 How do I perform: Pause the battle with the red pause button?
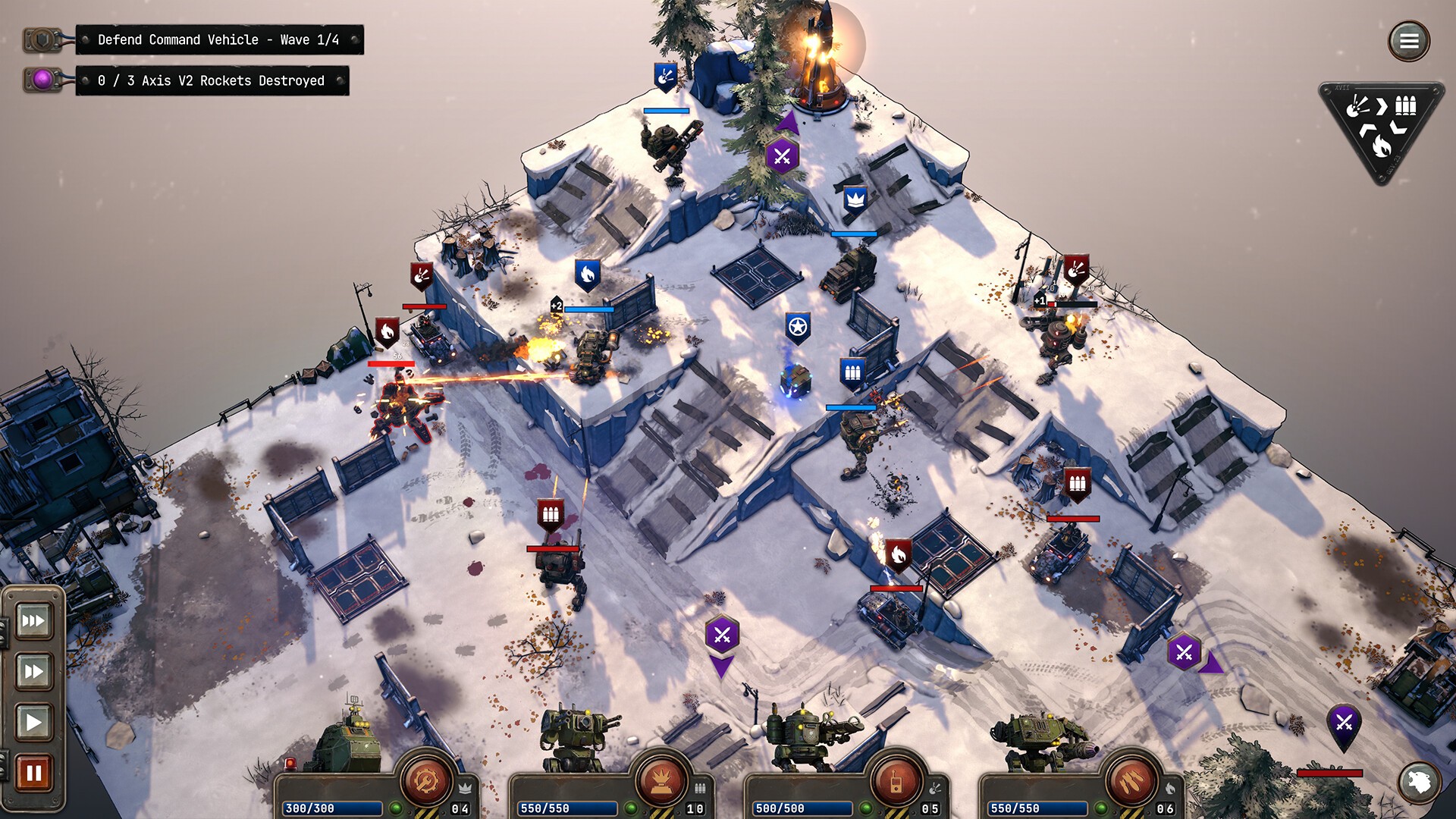tap(33, 773)
